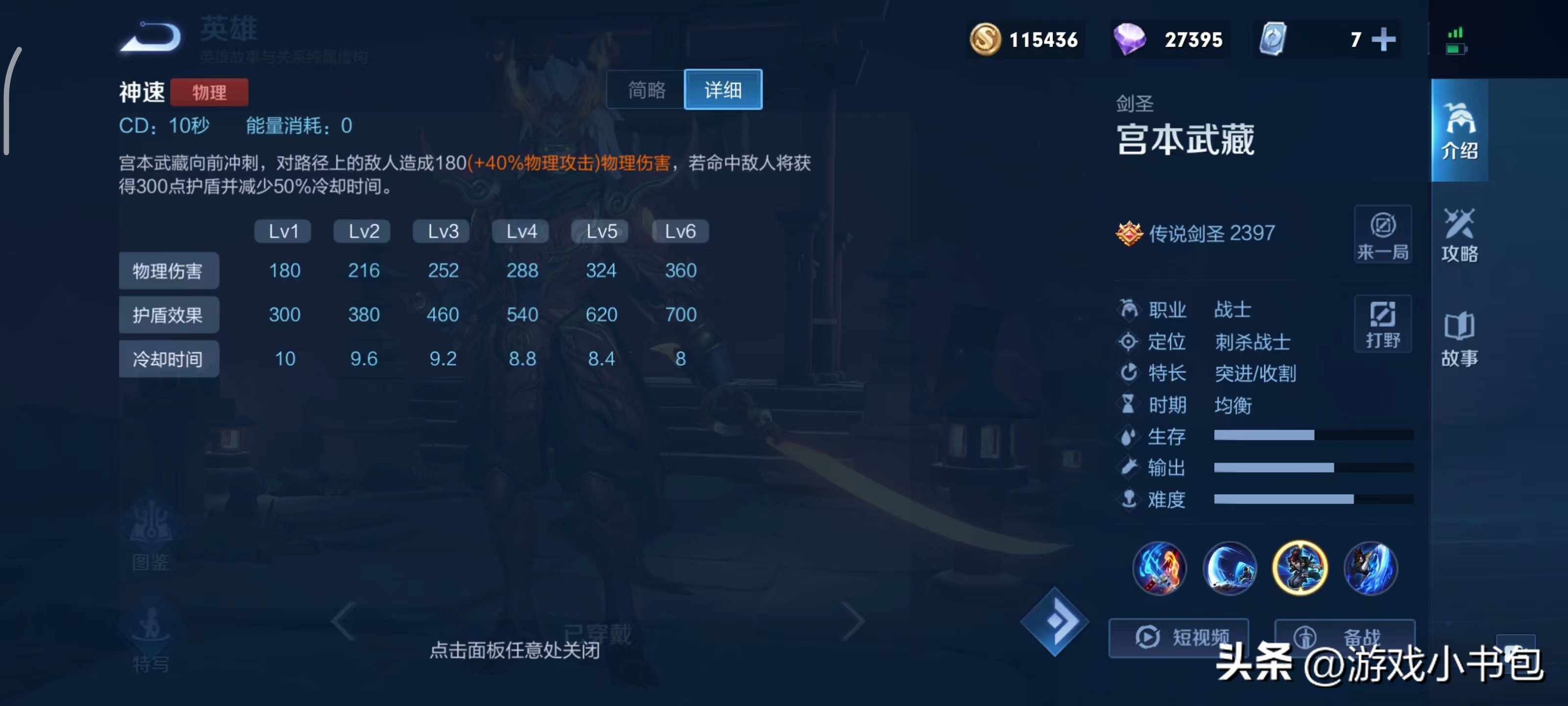
Task: Add more tickets with the plus button
Action: coord(1384,40)
